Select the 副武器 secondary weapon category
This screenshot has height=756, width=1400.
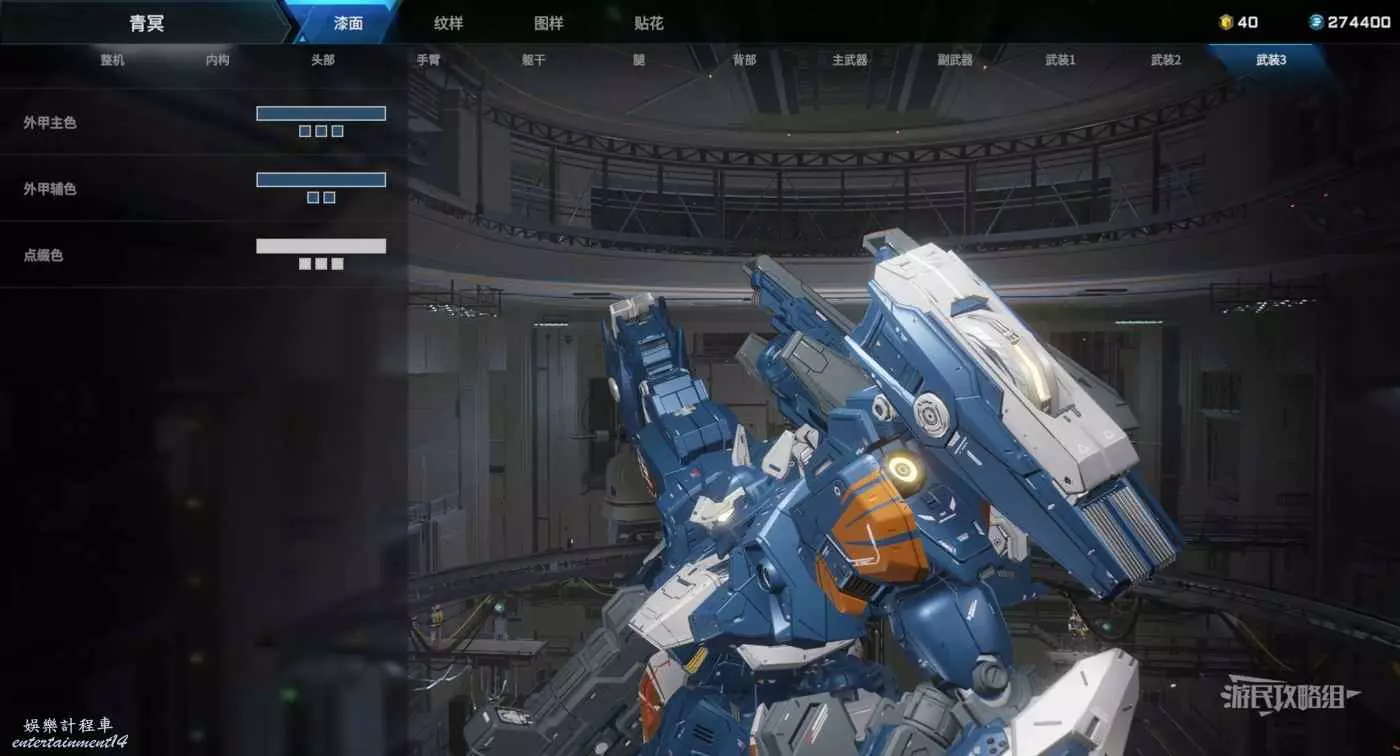point(955,60)
